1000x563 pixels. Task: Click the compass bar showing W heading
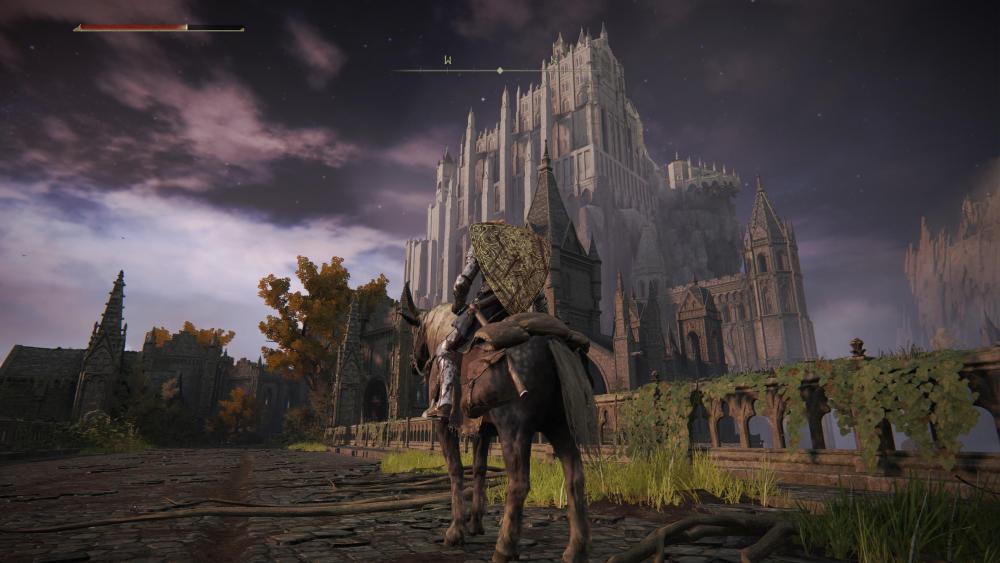(x=468, y=69)
